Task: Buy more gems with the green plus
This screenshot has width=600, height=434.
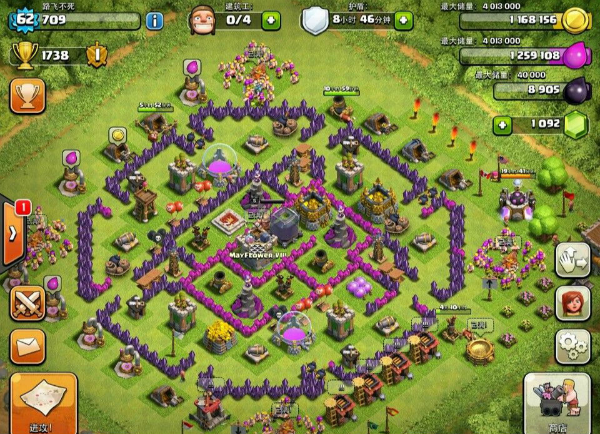Action: click(502, 125)
